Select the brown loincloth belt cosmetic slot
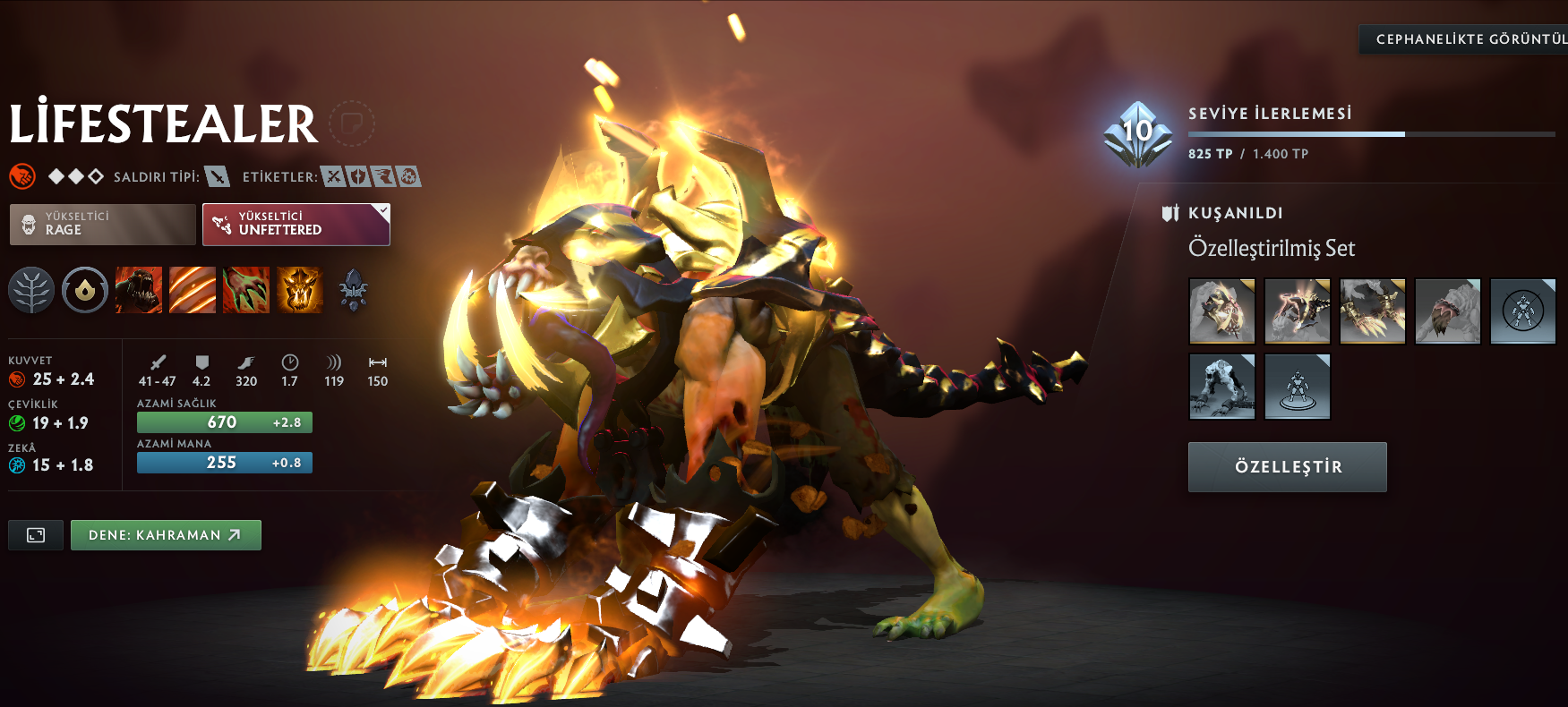The image size is (1568, 707). tap(1447, 311)
